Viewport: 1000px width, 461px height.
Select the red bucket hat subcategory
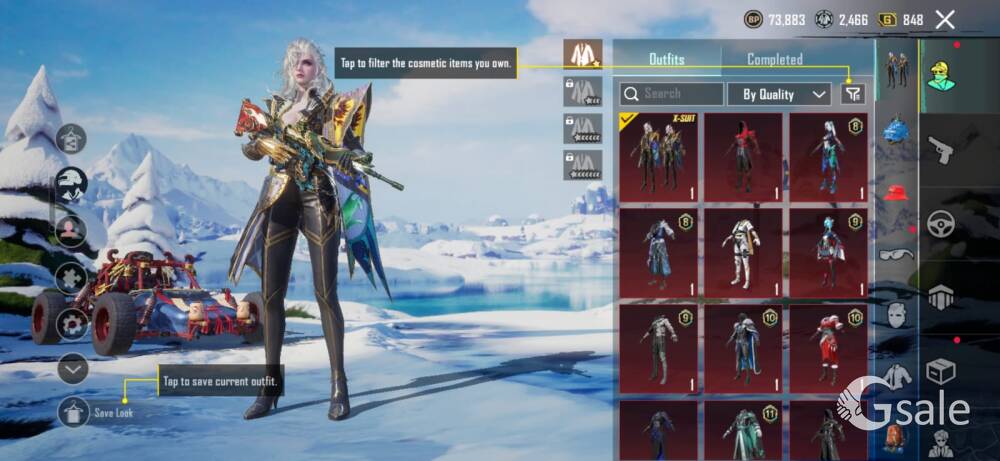896,192
